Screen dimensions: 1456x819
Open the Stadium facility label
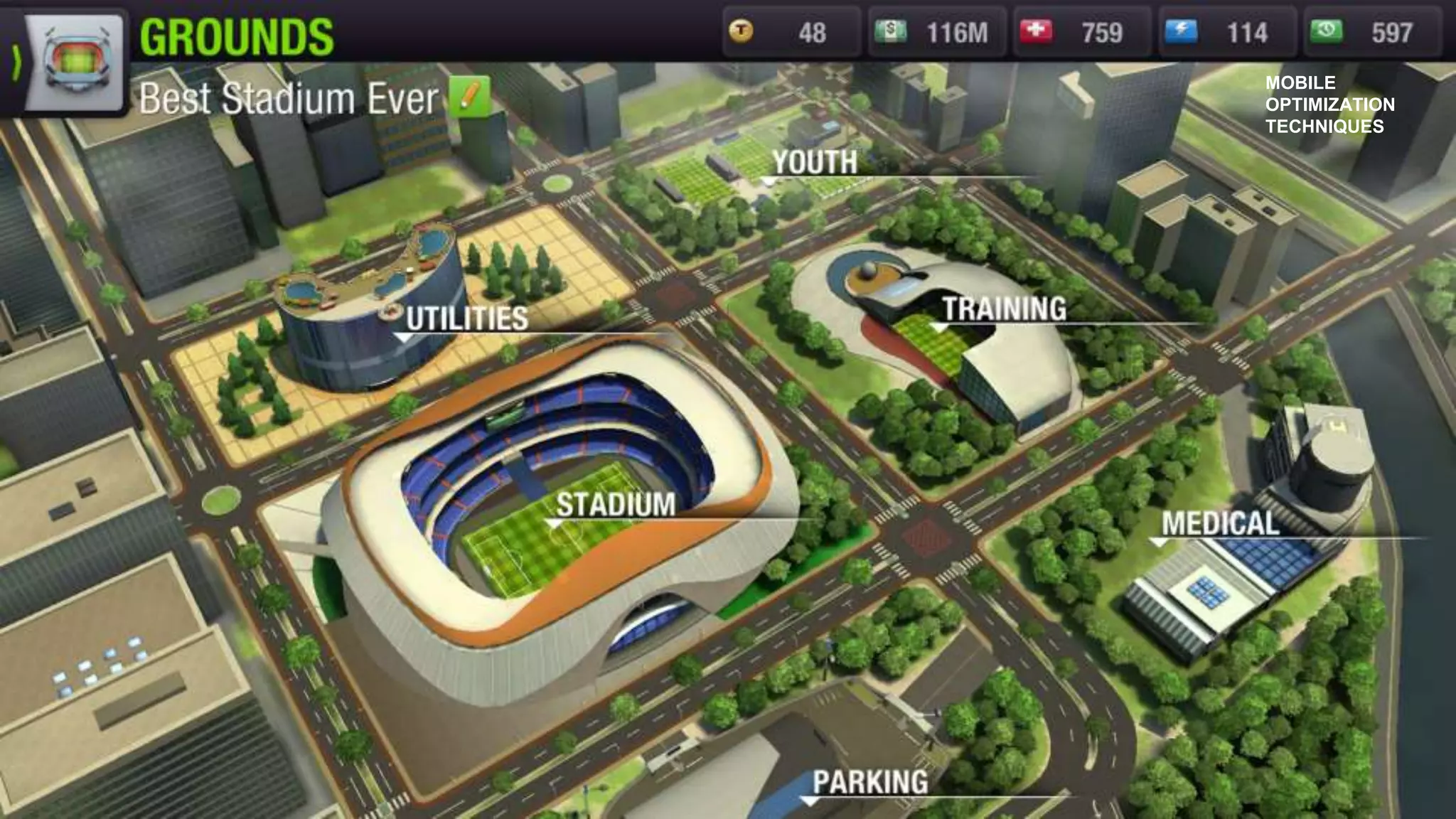click(x=615, y=505)
